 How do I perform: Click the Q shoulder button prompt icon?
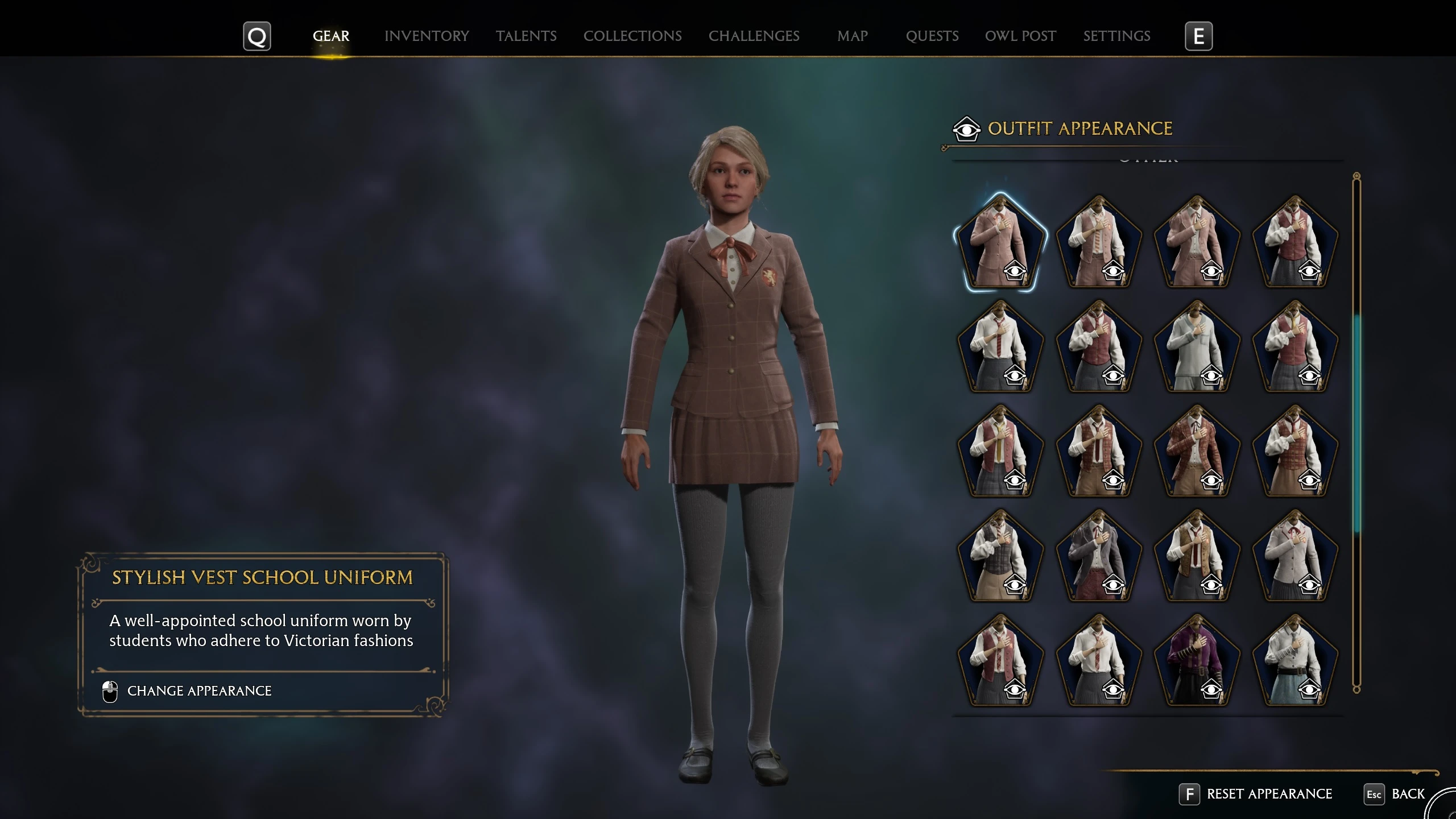(x=257, y=36)
